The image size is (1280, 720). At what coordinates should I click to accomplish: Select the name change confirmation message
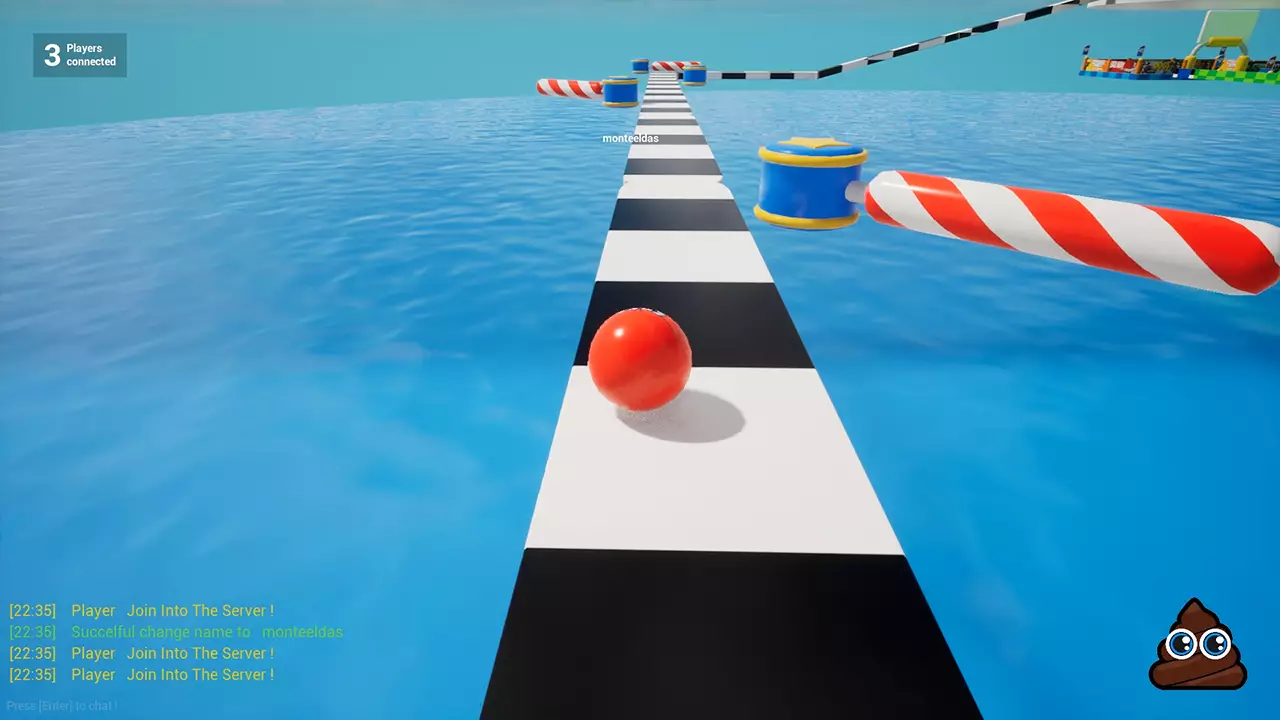point(176,632)
